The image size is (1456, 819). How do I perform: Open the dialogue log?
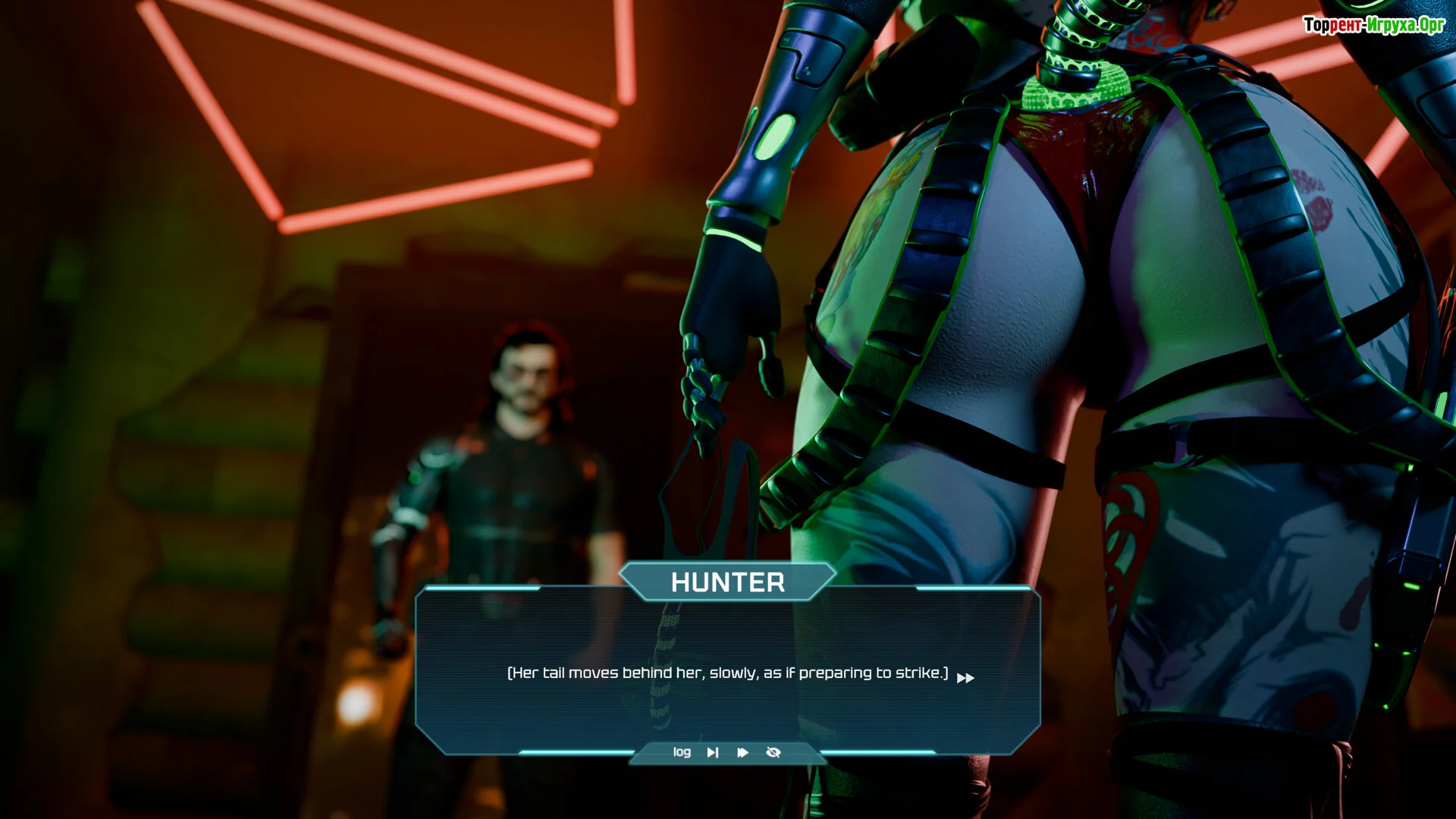pyautogui.click(x=682, y=752)
